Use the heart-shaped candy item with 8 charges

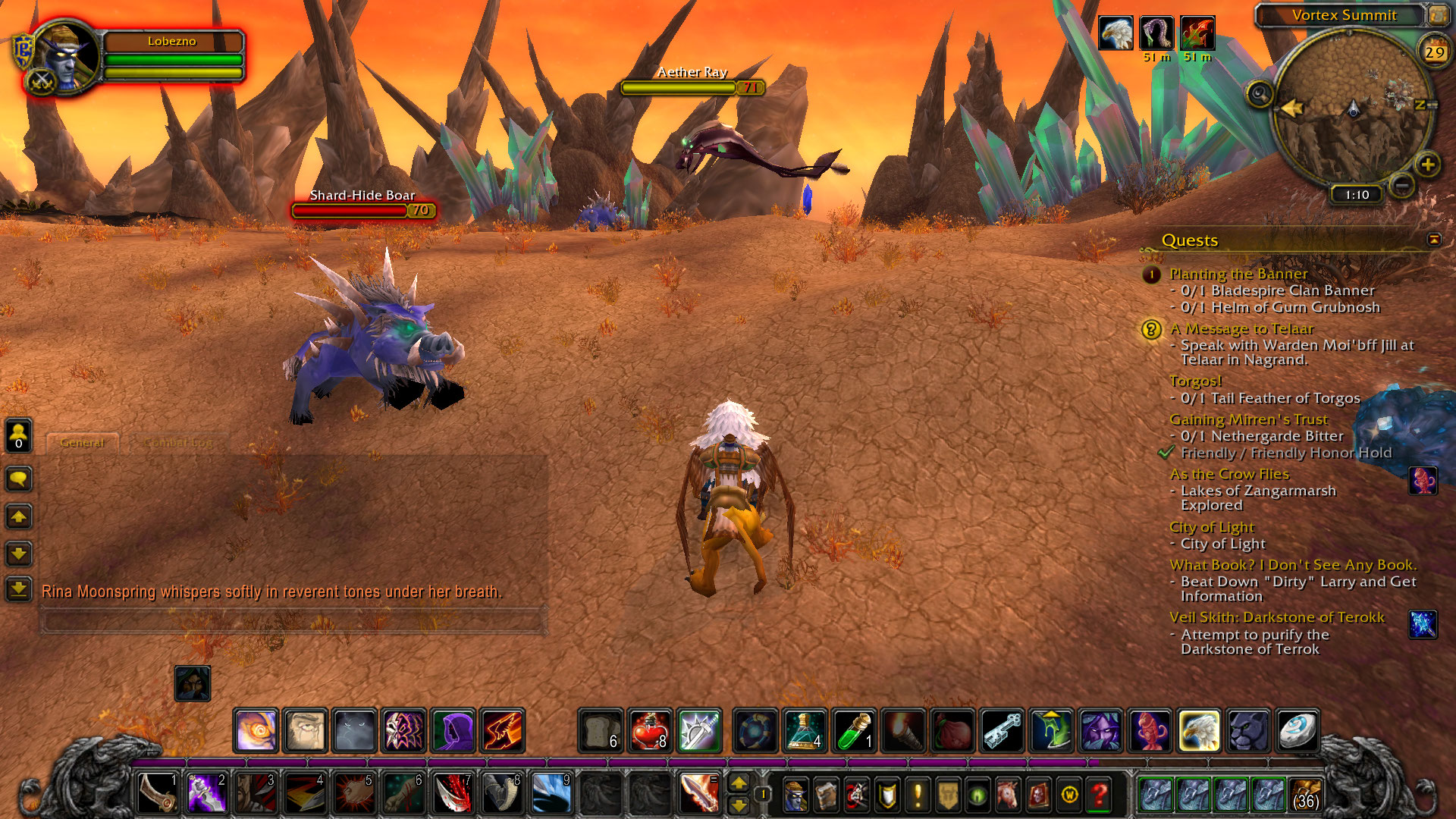[x=650, y=730]
